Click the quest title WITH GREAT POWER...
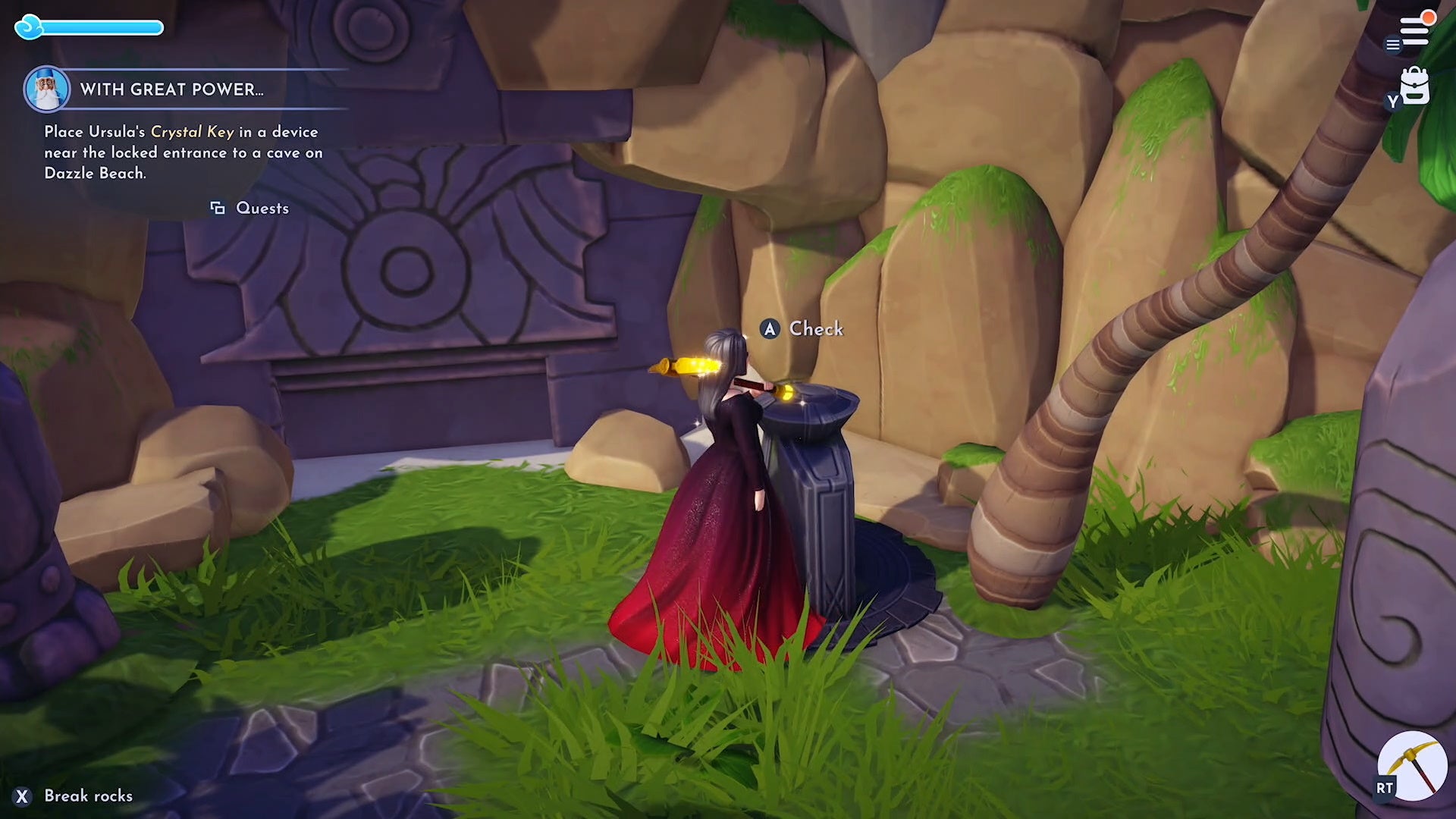Image resolution: width=1456 pixels, height=819 pixels. pos(171,89)
